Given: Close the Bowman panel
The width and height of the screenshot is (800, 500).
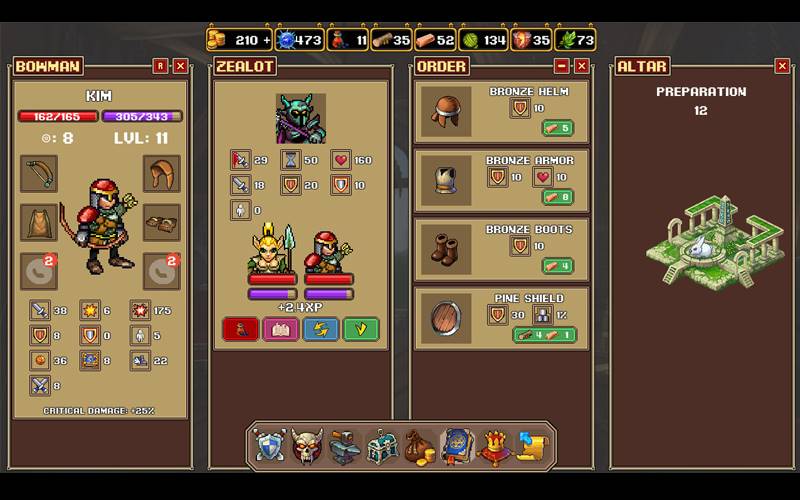Looking at the screenshot, I should click(180, 66).
